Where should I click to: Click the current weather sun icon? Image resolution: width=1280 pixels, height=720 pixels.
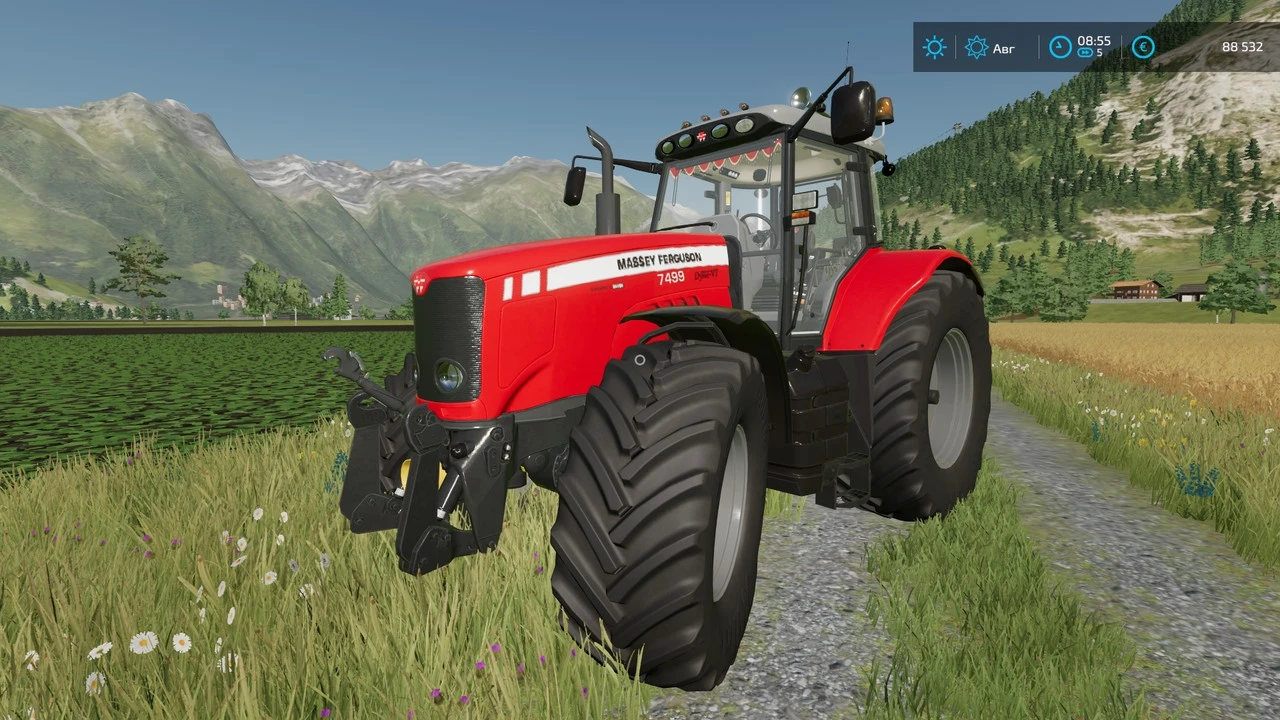pos(934,47)
